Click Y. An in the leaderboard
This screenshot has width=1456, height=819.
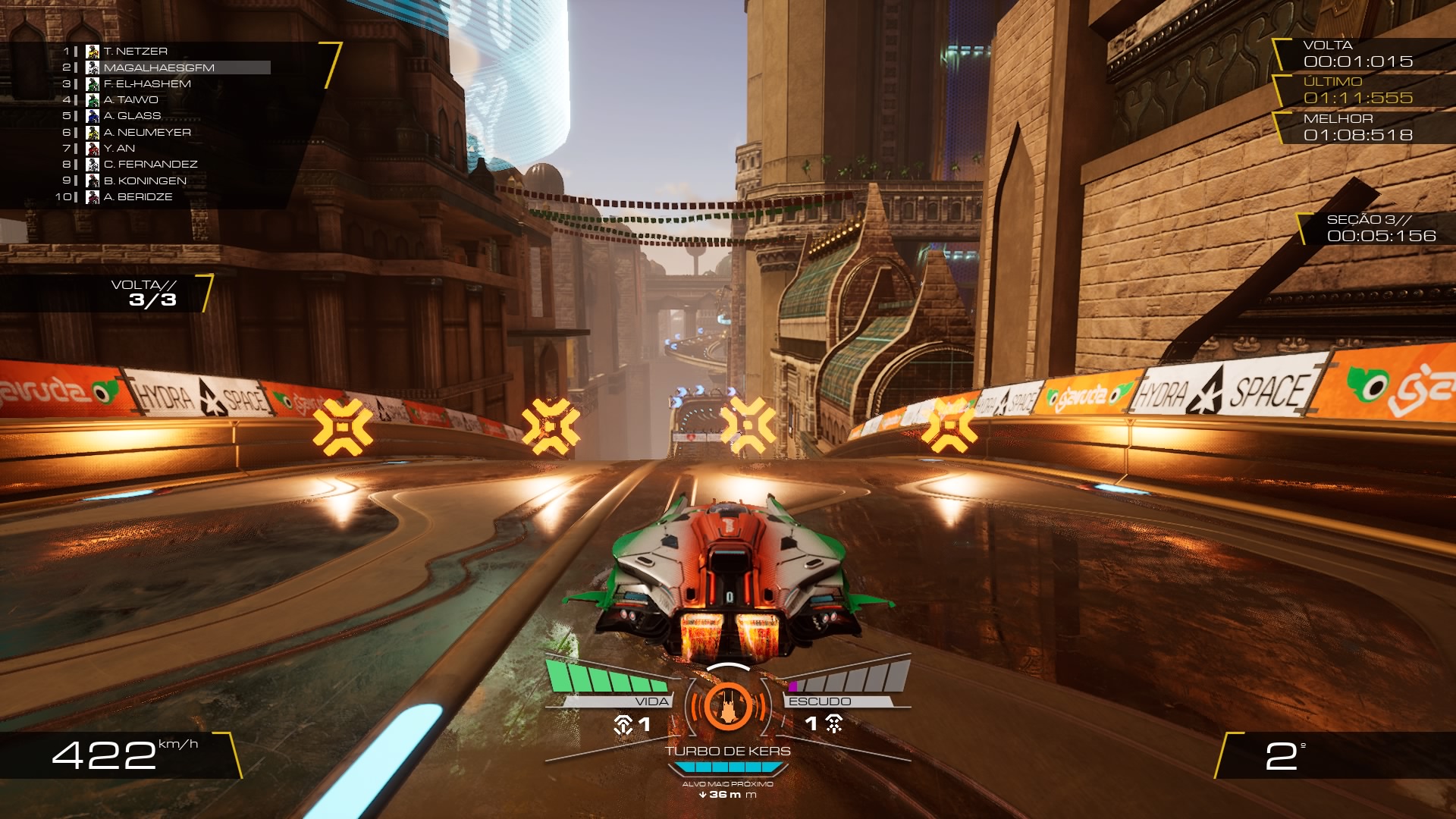point(119,149)
